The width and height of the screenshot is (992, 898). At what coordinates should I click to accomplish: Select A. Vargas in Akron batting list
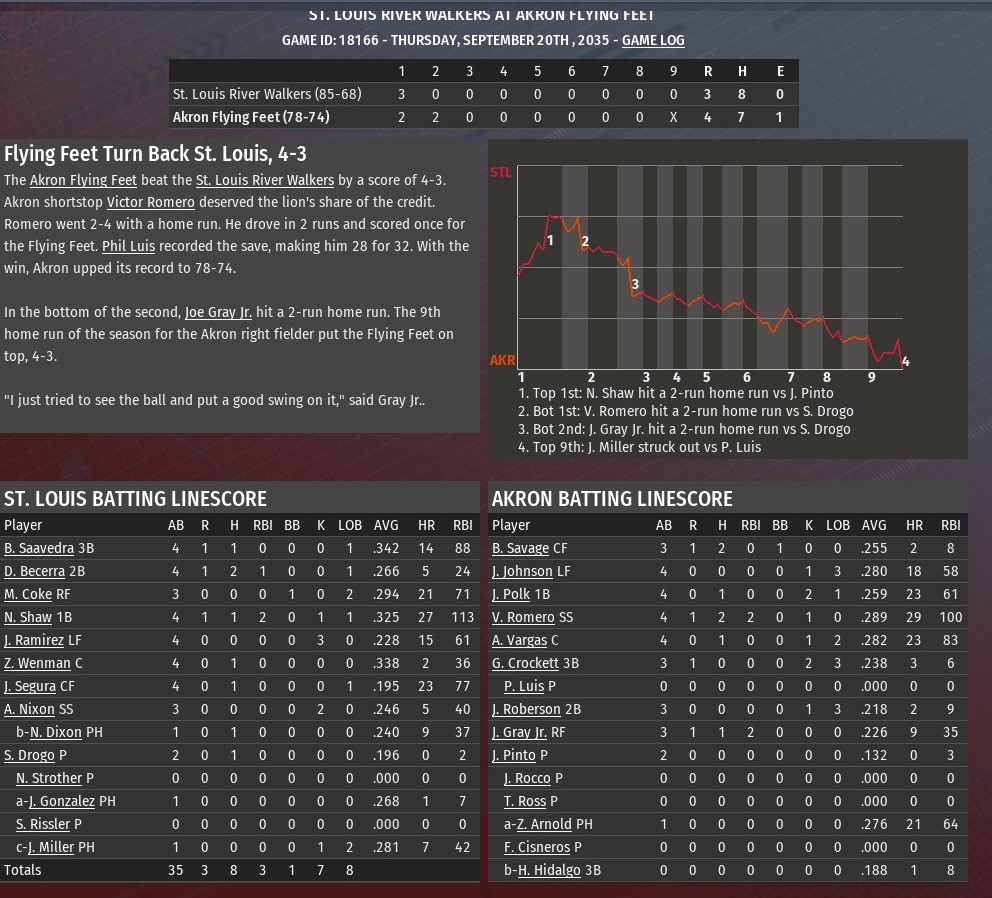pos(520,640)
